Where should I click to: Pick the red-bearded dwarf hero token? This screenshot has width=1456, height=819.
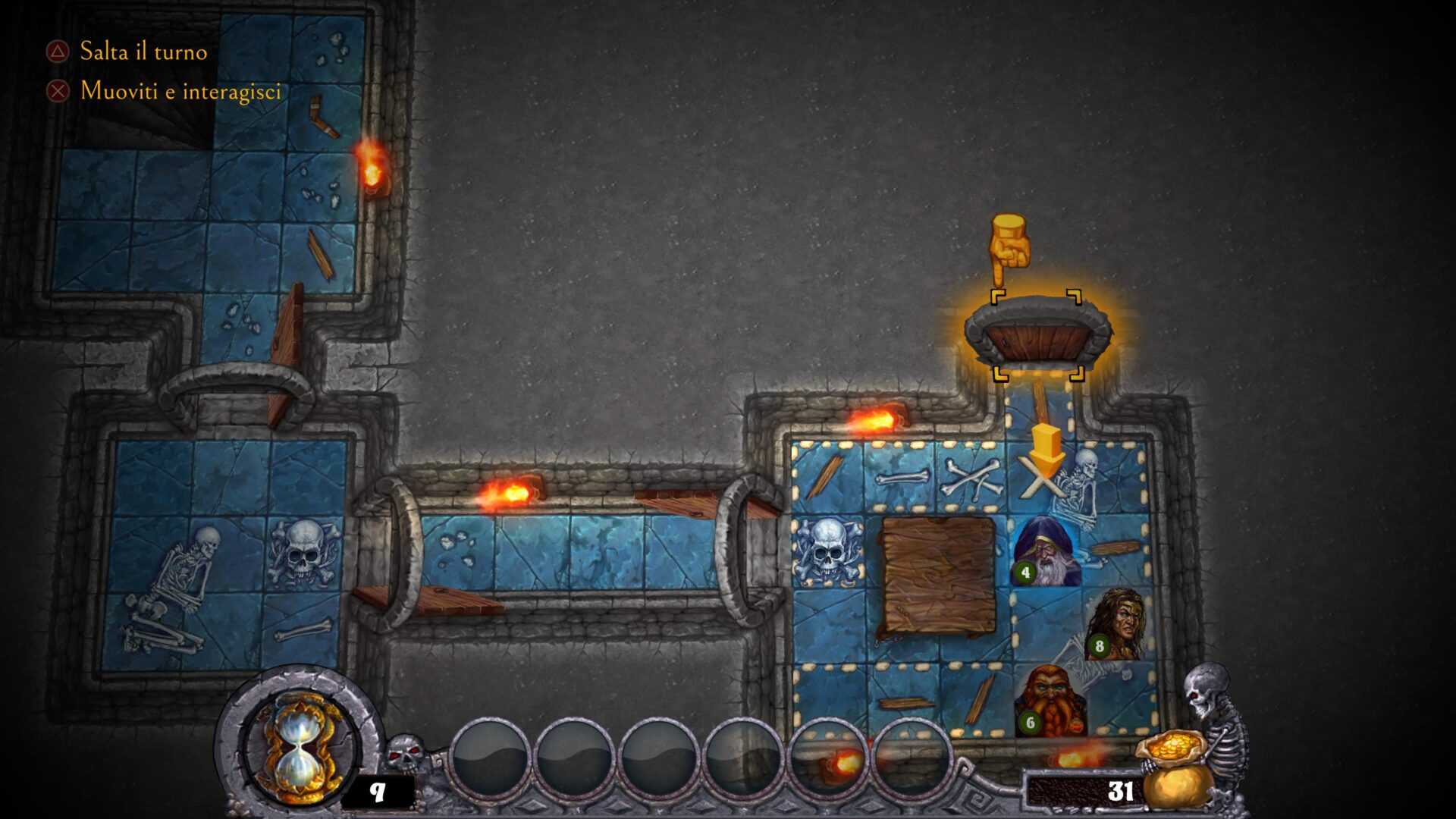[1050, 699]
